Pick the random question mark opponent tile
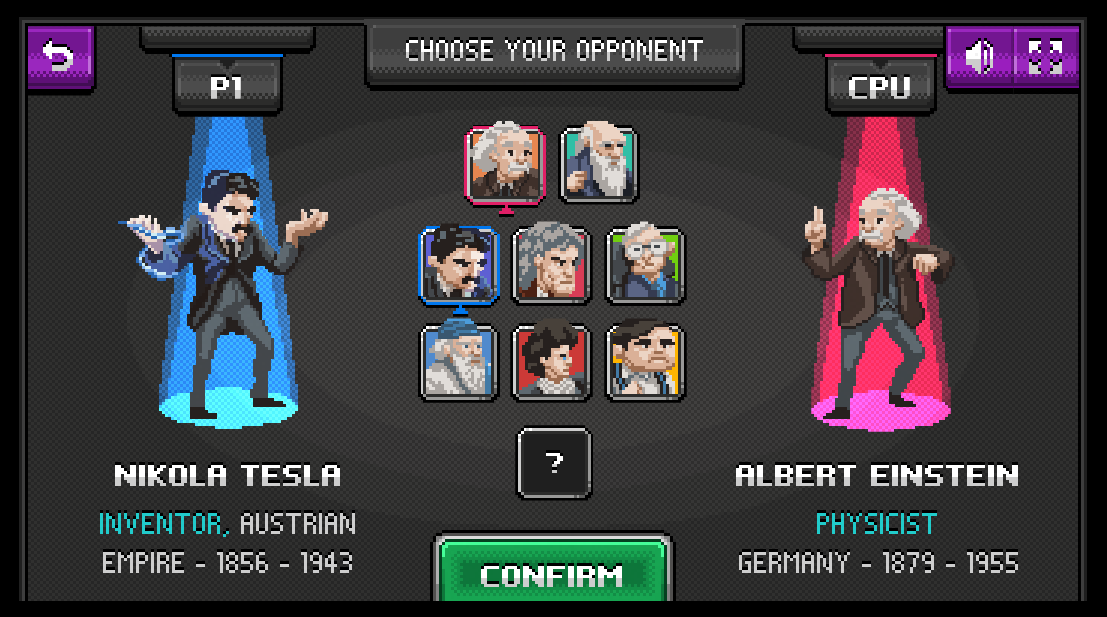The image size is (1107, 617). click(x=554, y=463)
